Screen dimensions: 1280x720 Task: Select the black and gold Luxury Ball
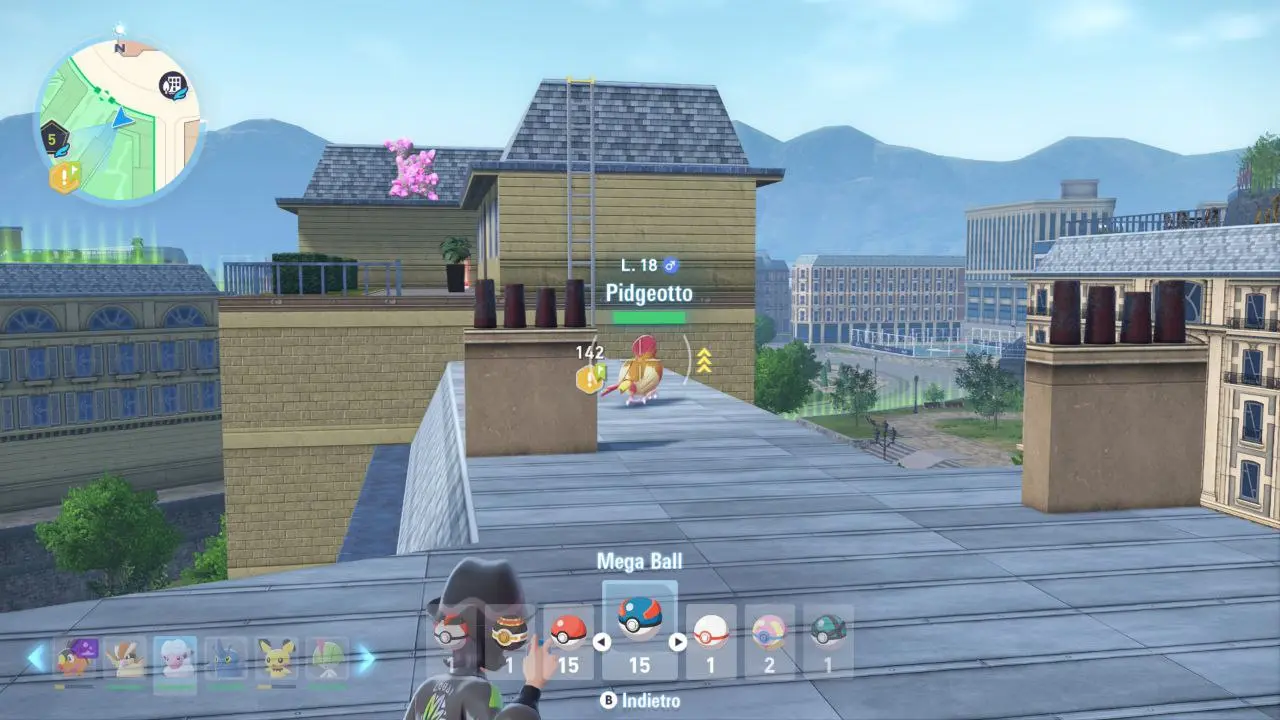509,632
